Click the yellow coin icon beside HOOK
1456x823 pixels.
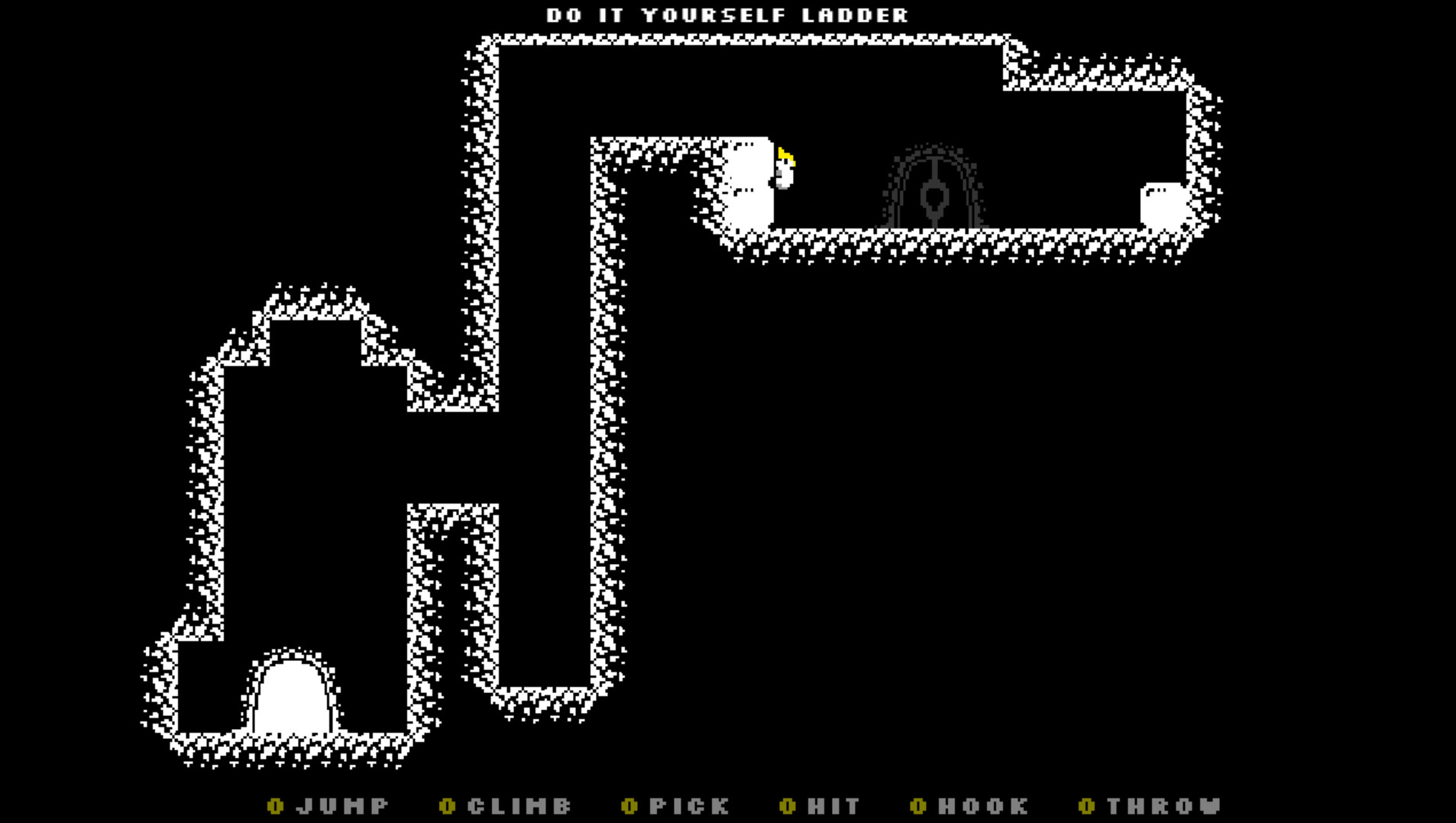[918, 806]
